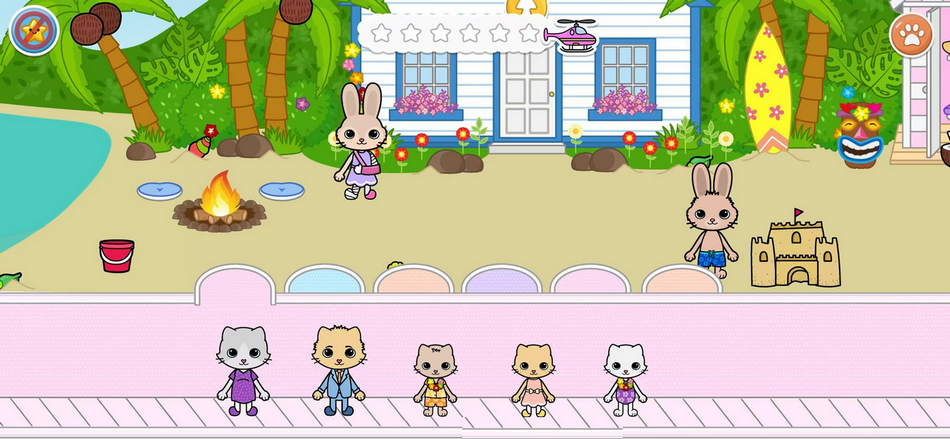Screen dimensions: 950x439
Task: Pick the tan kitten in orange shorts
Action: click(435, 379)
